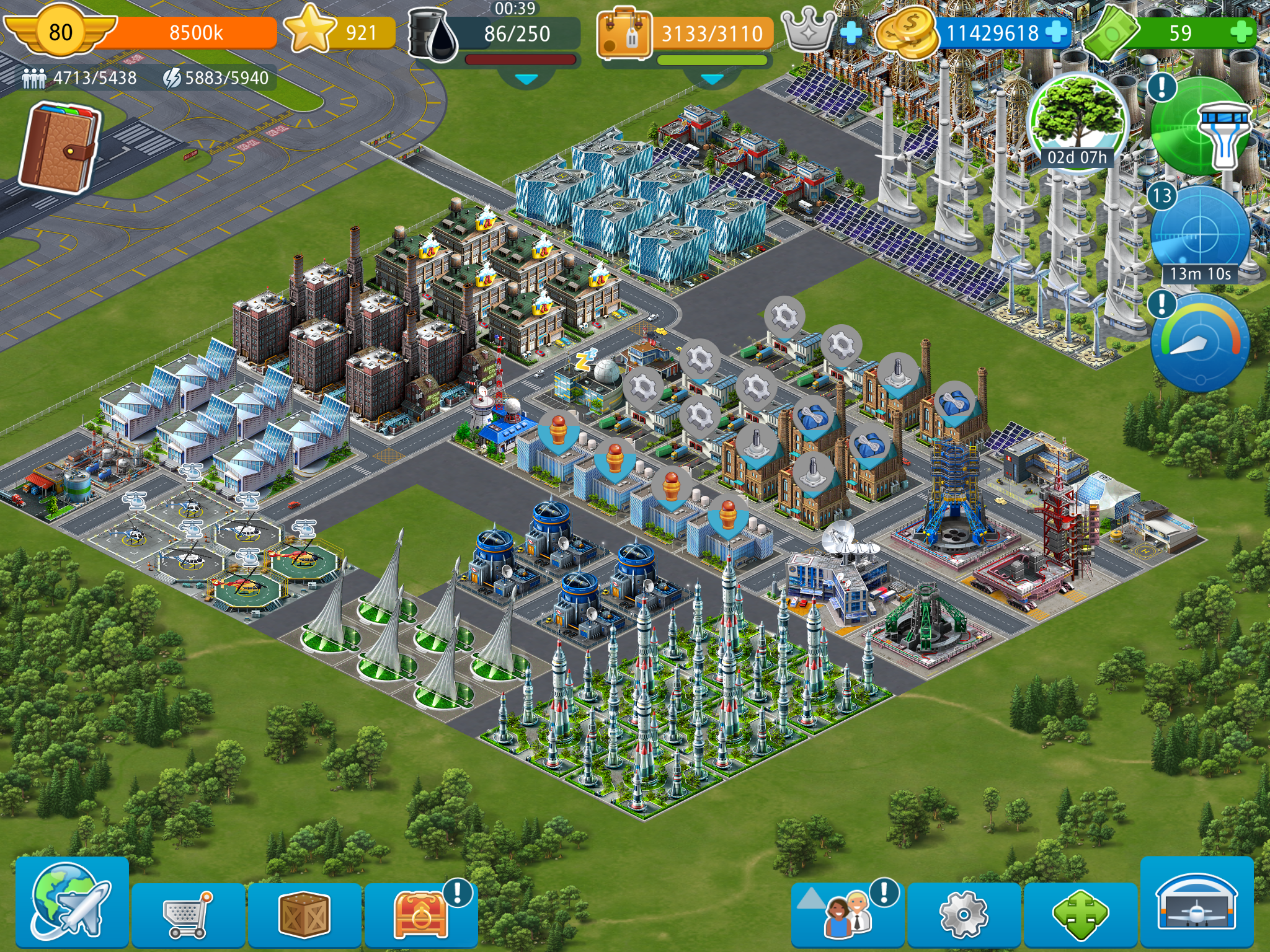Open the airplane hangar button

tap(1197, 904)
